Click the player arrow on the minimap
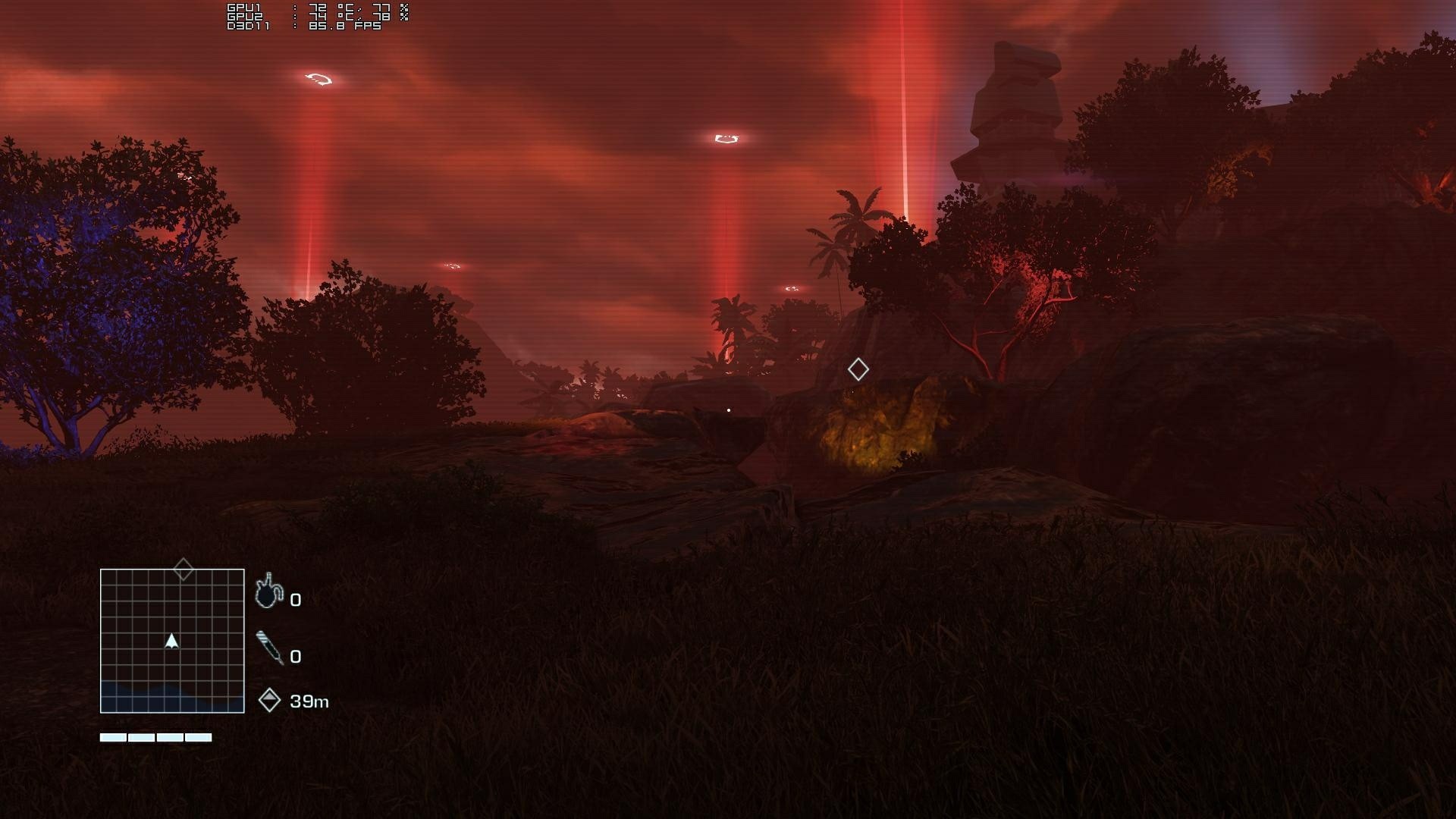 171,641
